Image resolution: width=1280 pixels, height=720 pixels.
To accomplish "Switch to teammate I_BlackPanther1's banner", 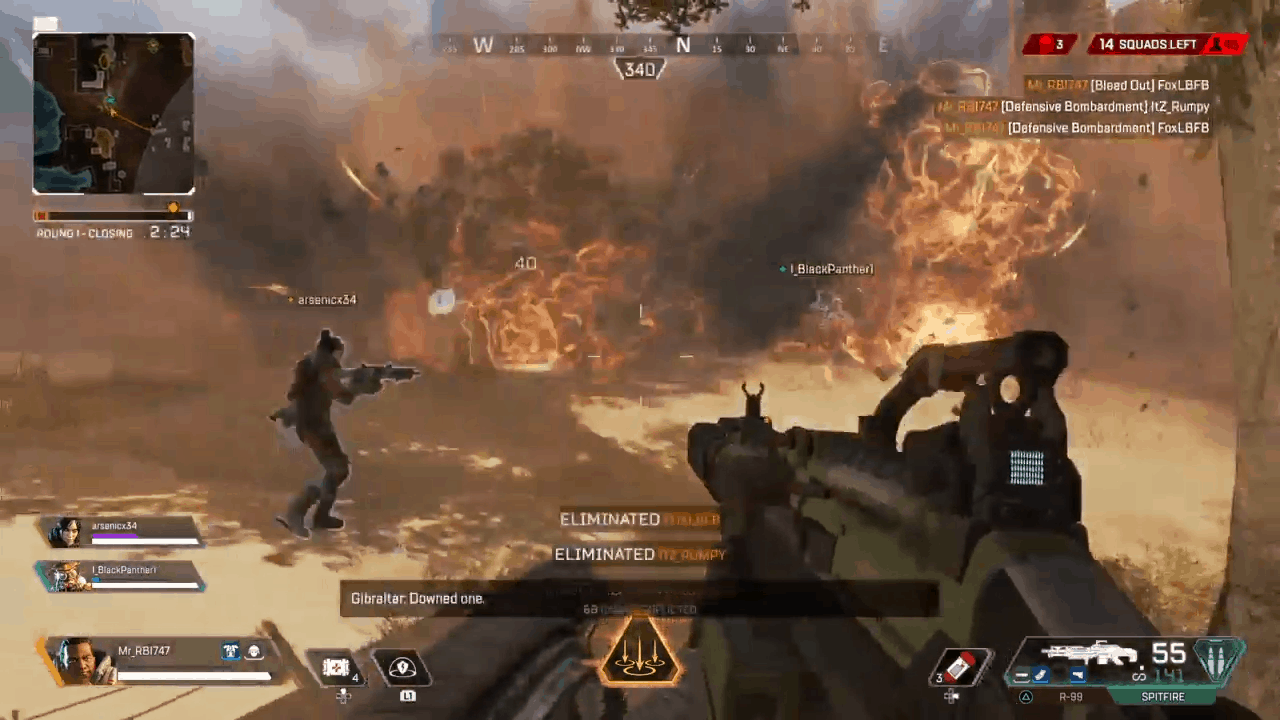I will (120, 572).
